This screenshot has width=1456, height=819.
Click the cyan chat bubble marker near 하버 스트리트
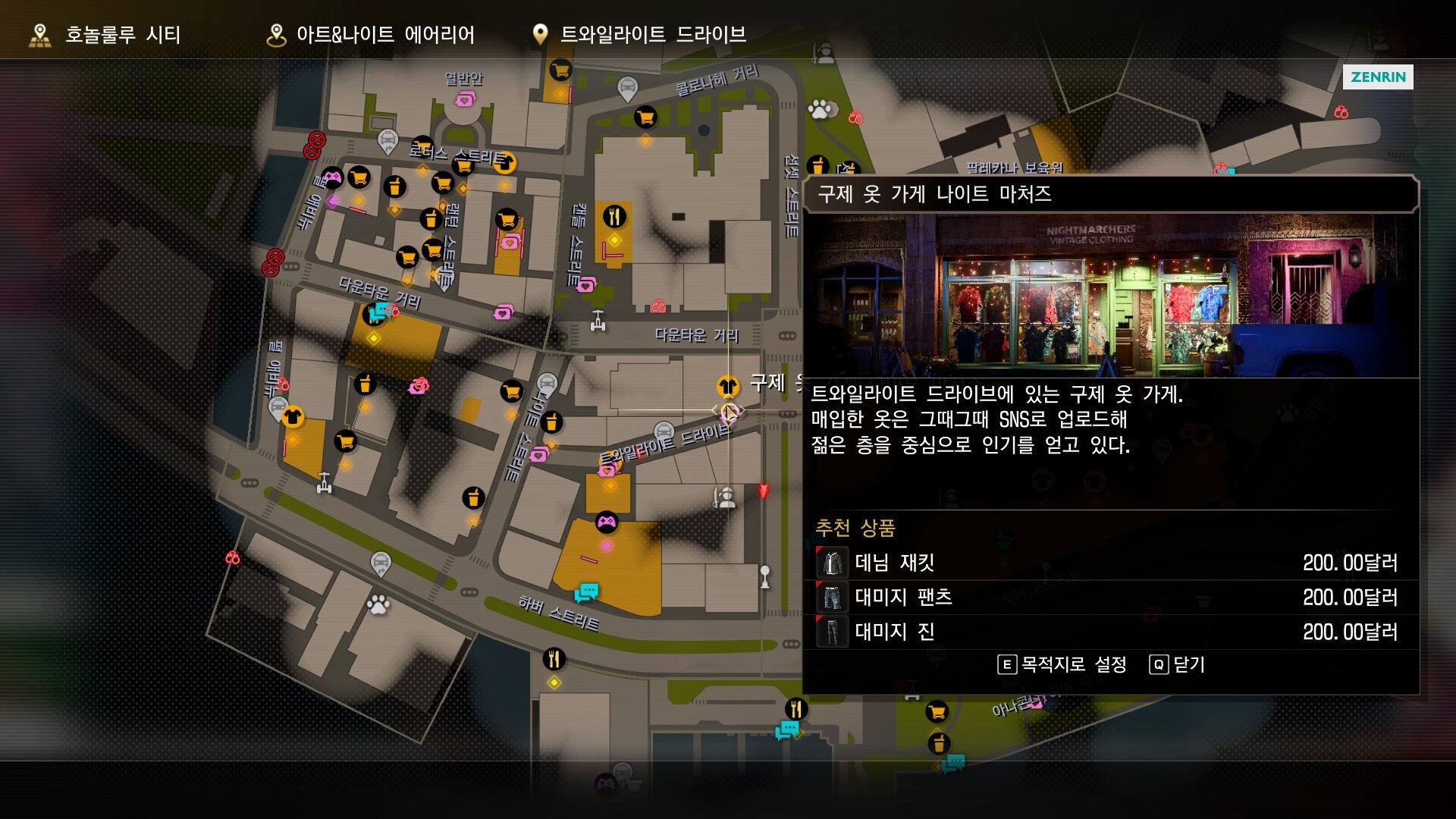tap(586, 592)
